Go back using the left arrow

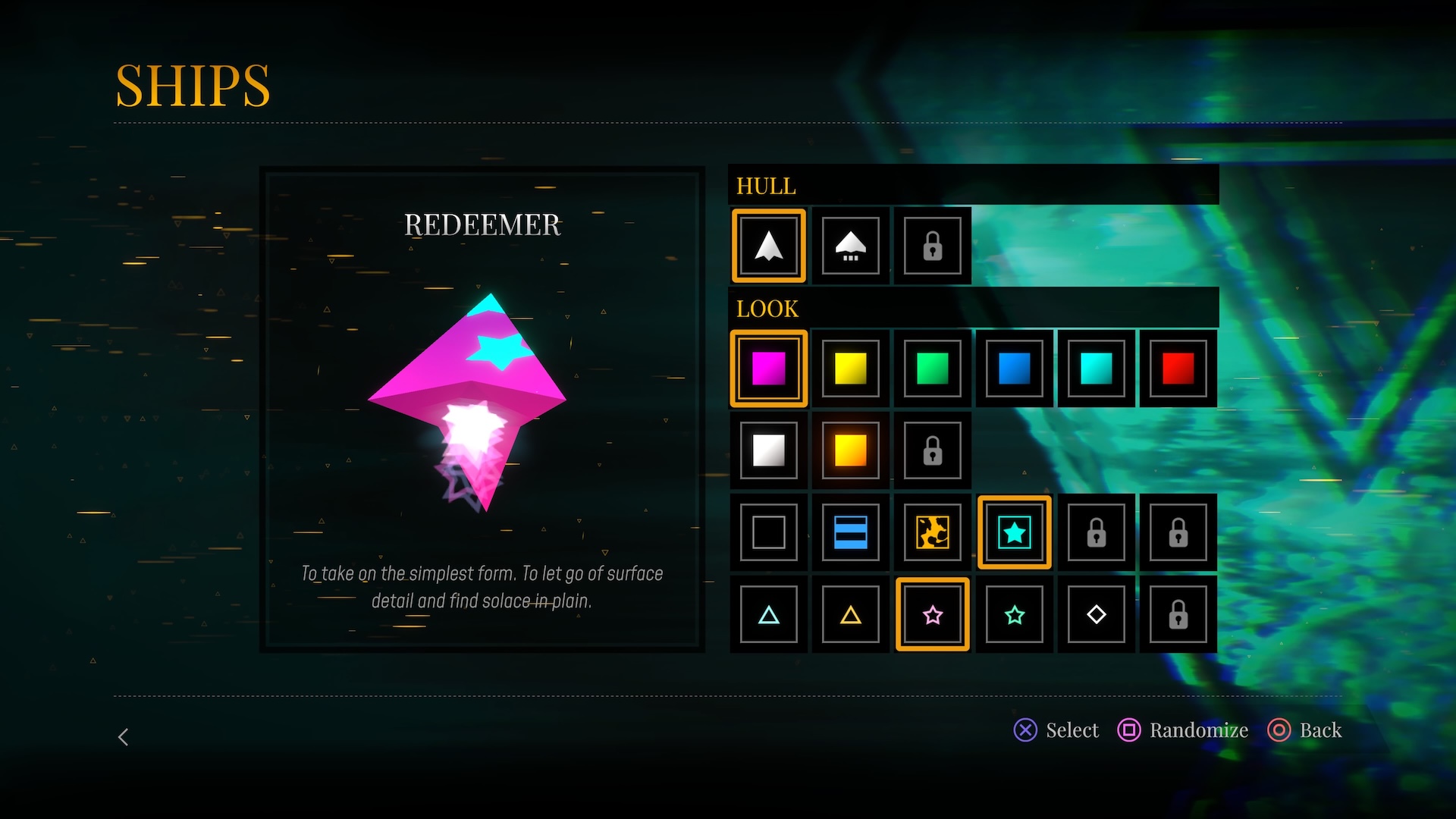pos(124,737)
